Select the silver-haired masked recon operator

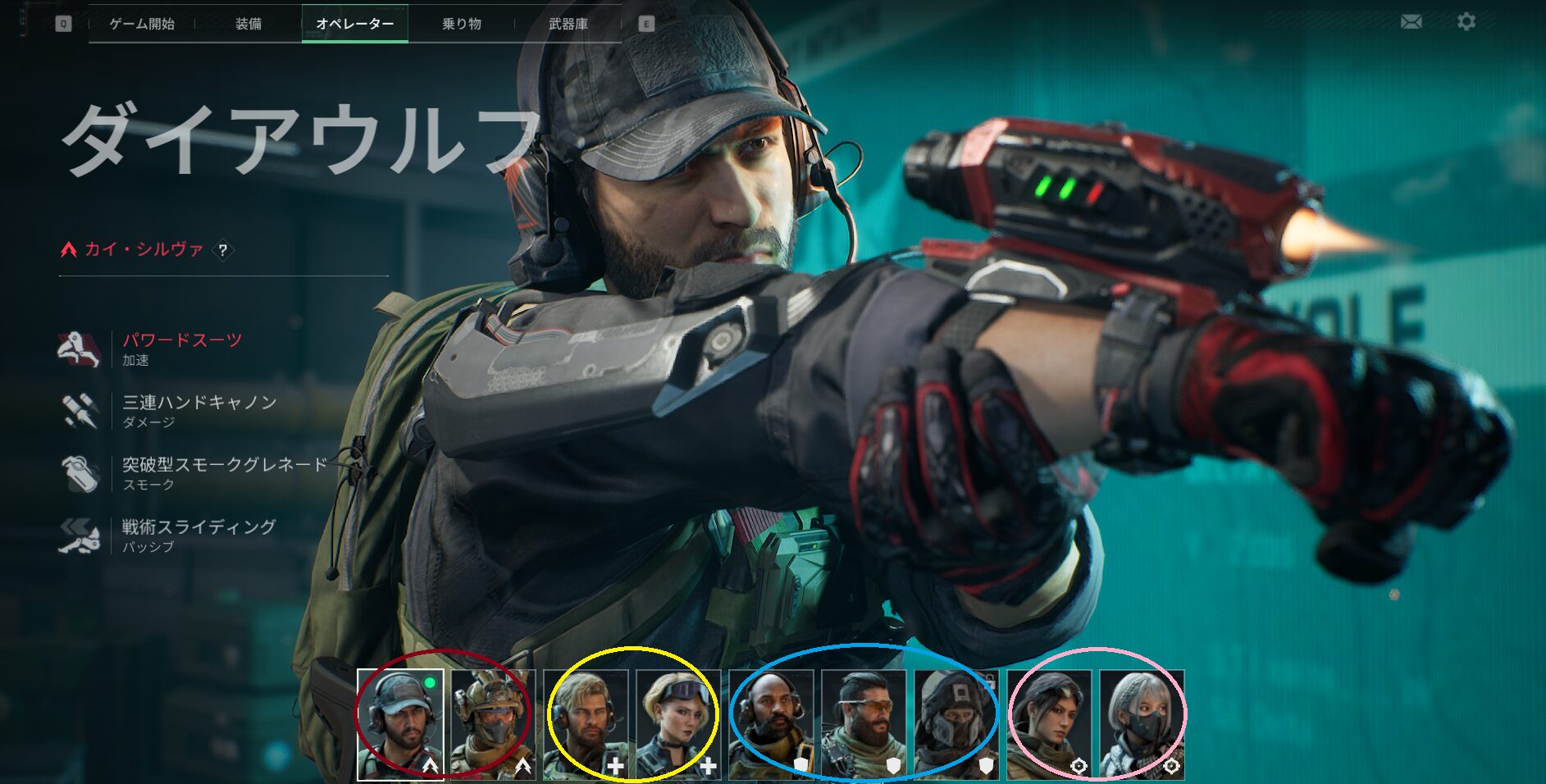(x=1142, y=724)
